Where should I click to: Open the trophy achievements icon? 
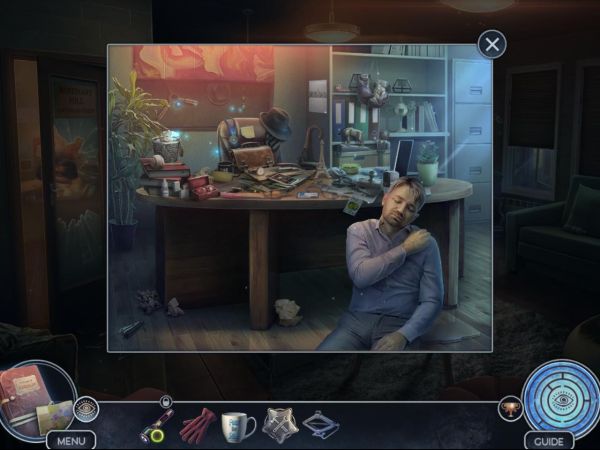tap(510, 409)
